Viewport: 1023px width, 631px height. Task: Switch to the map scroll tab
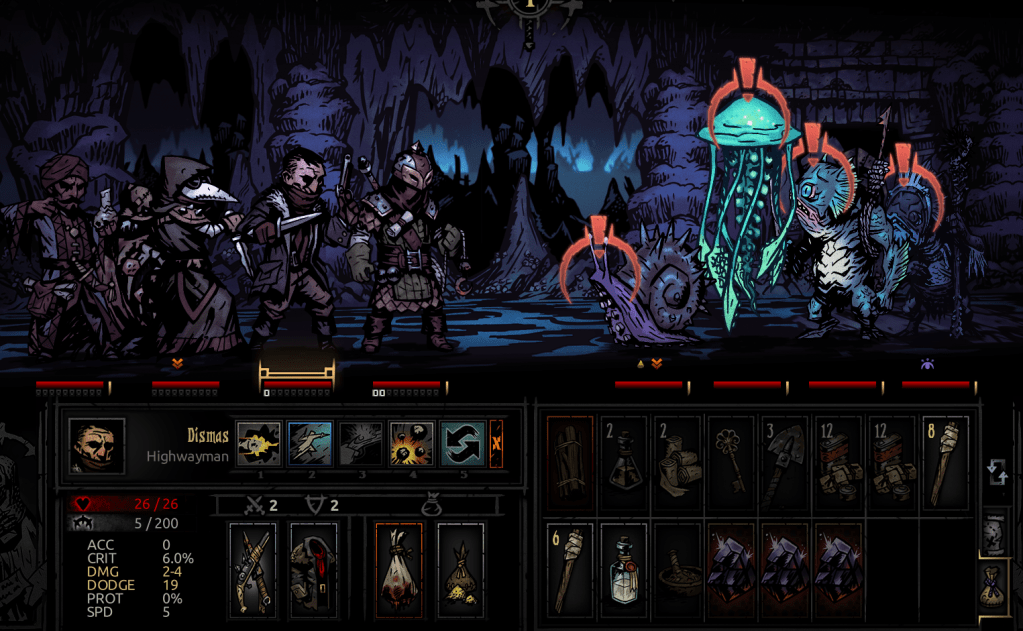point(995,532)
